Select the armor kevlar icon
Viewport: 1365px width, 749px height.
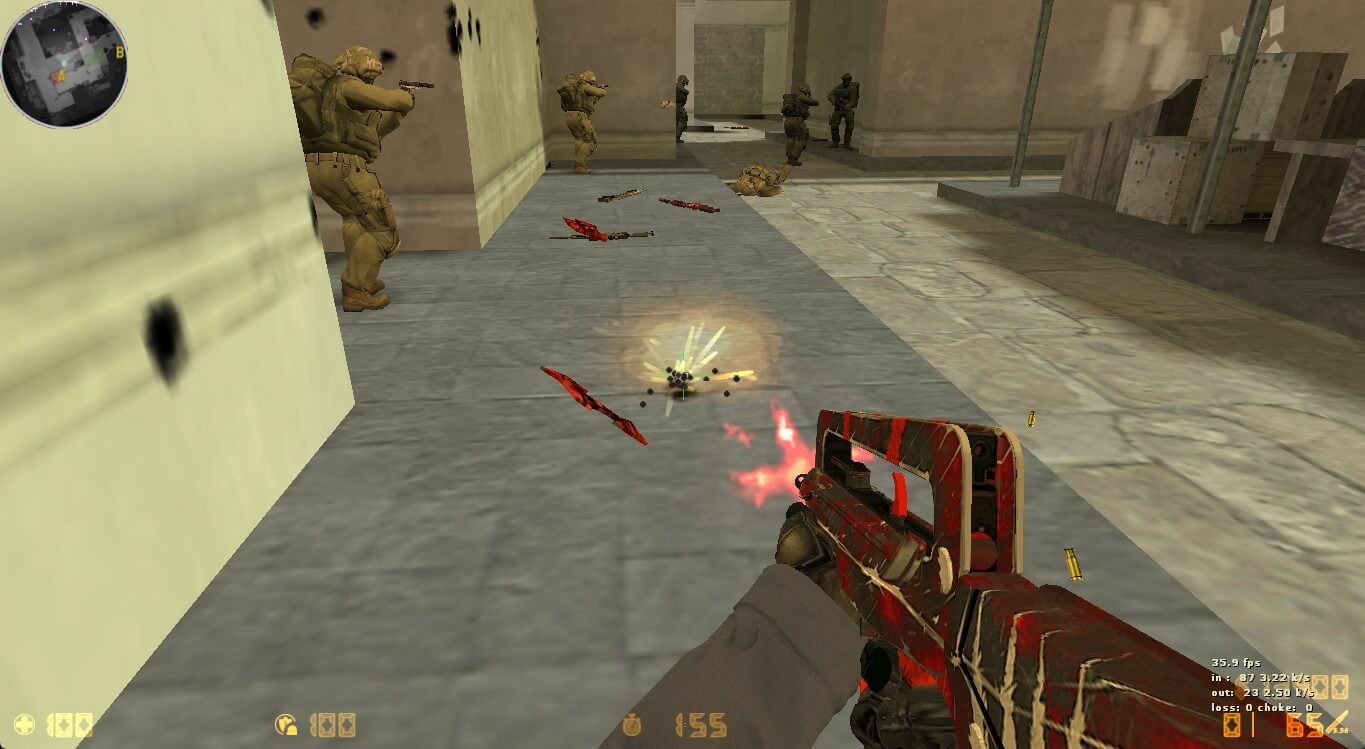pos(285,723)
